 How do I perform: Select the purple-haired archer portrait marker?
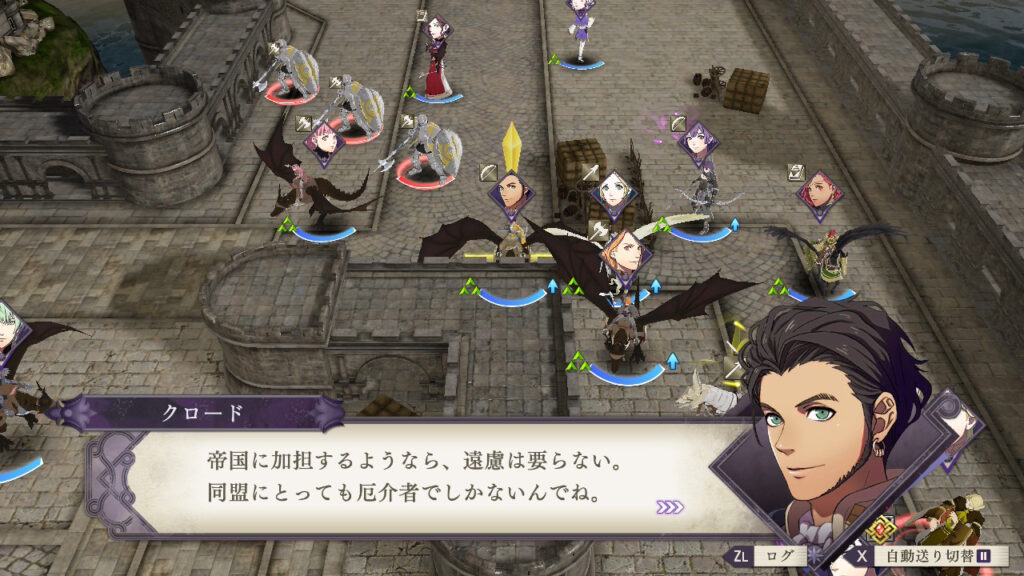(x=697, y=141)
